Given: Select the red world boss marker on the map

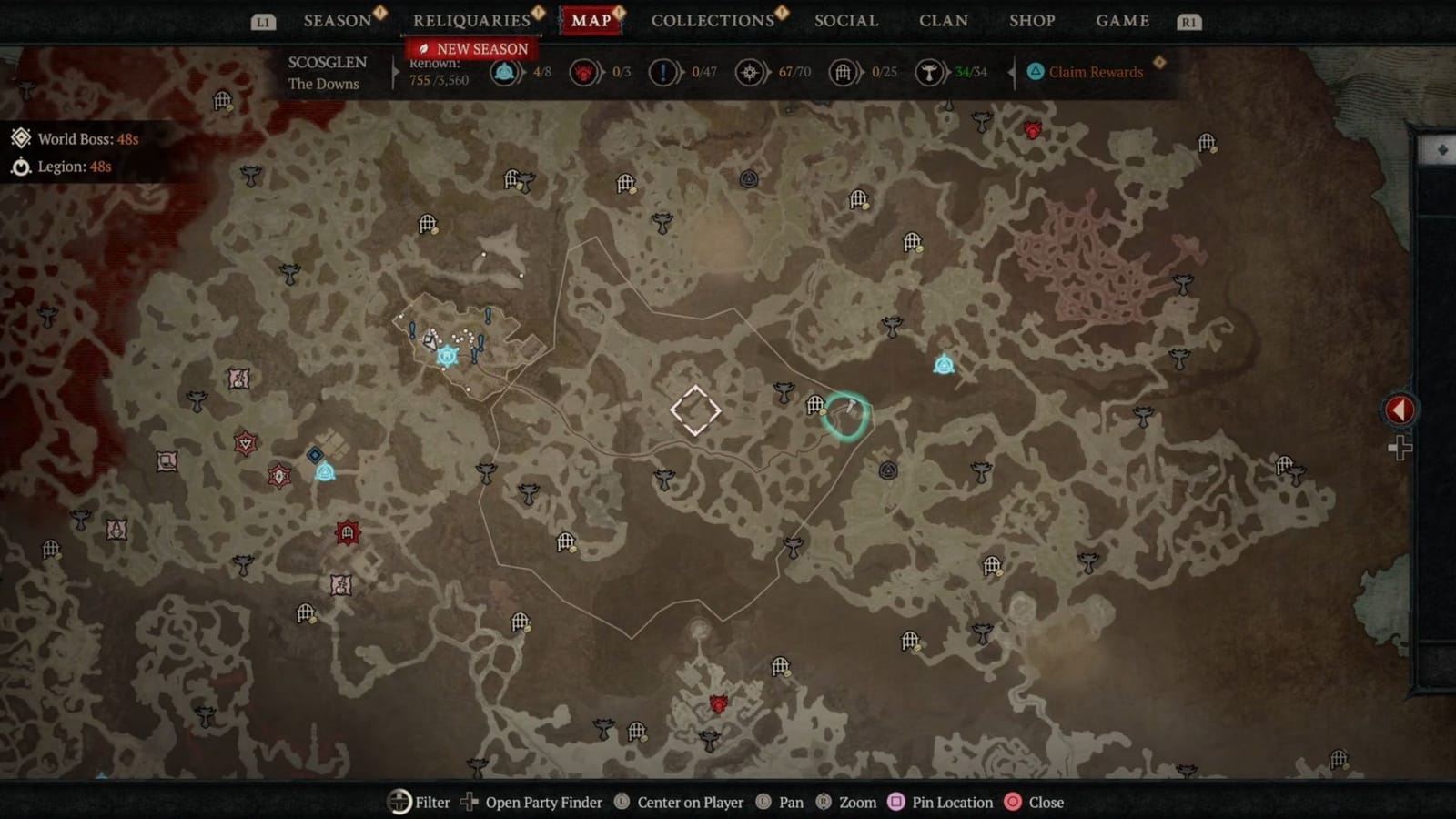Looking at the screenshot, I should pyautogui.click(x=1034, y=131).
